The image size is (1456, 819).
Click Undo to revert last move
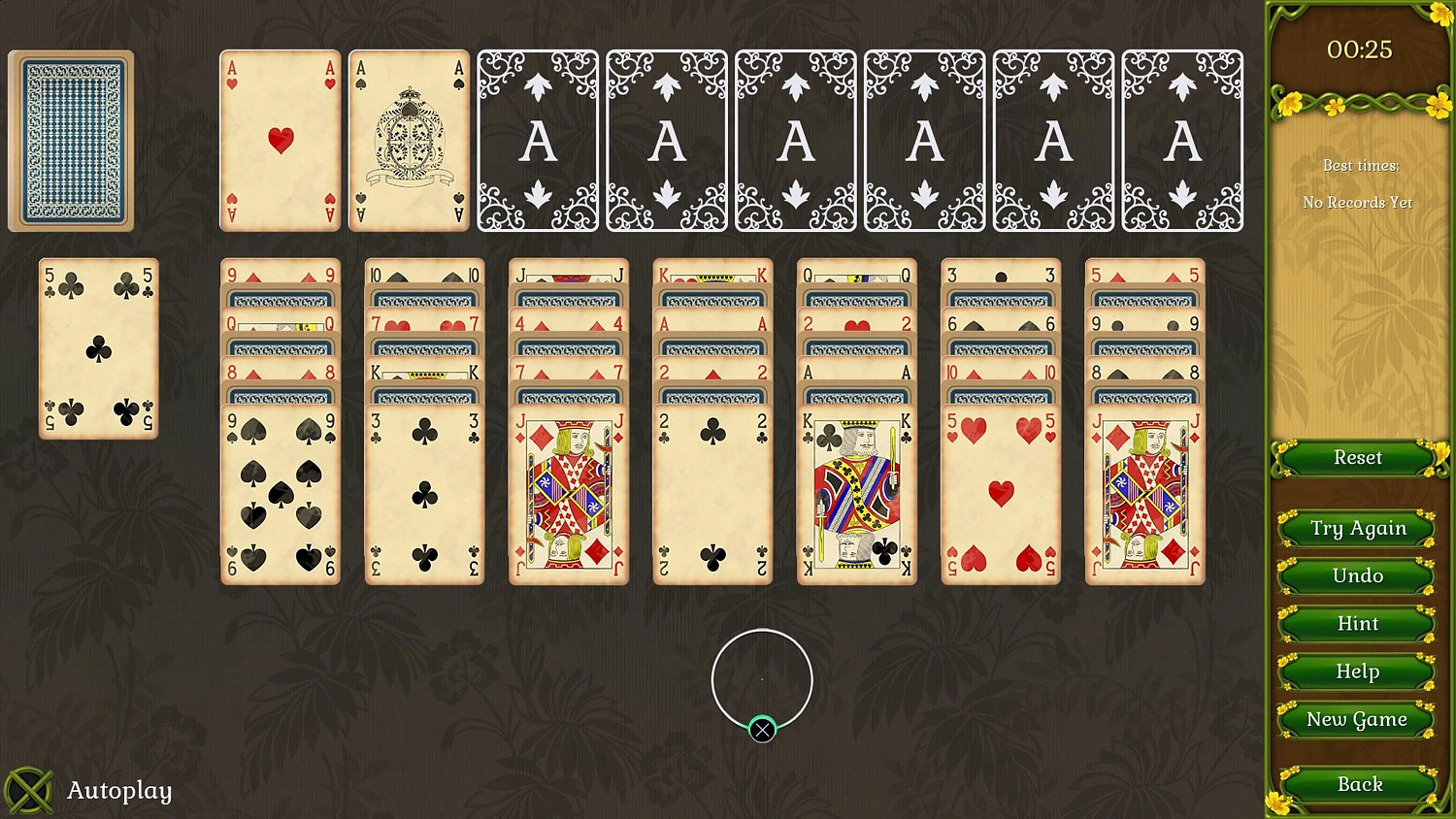click(x=1356, y=575)
